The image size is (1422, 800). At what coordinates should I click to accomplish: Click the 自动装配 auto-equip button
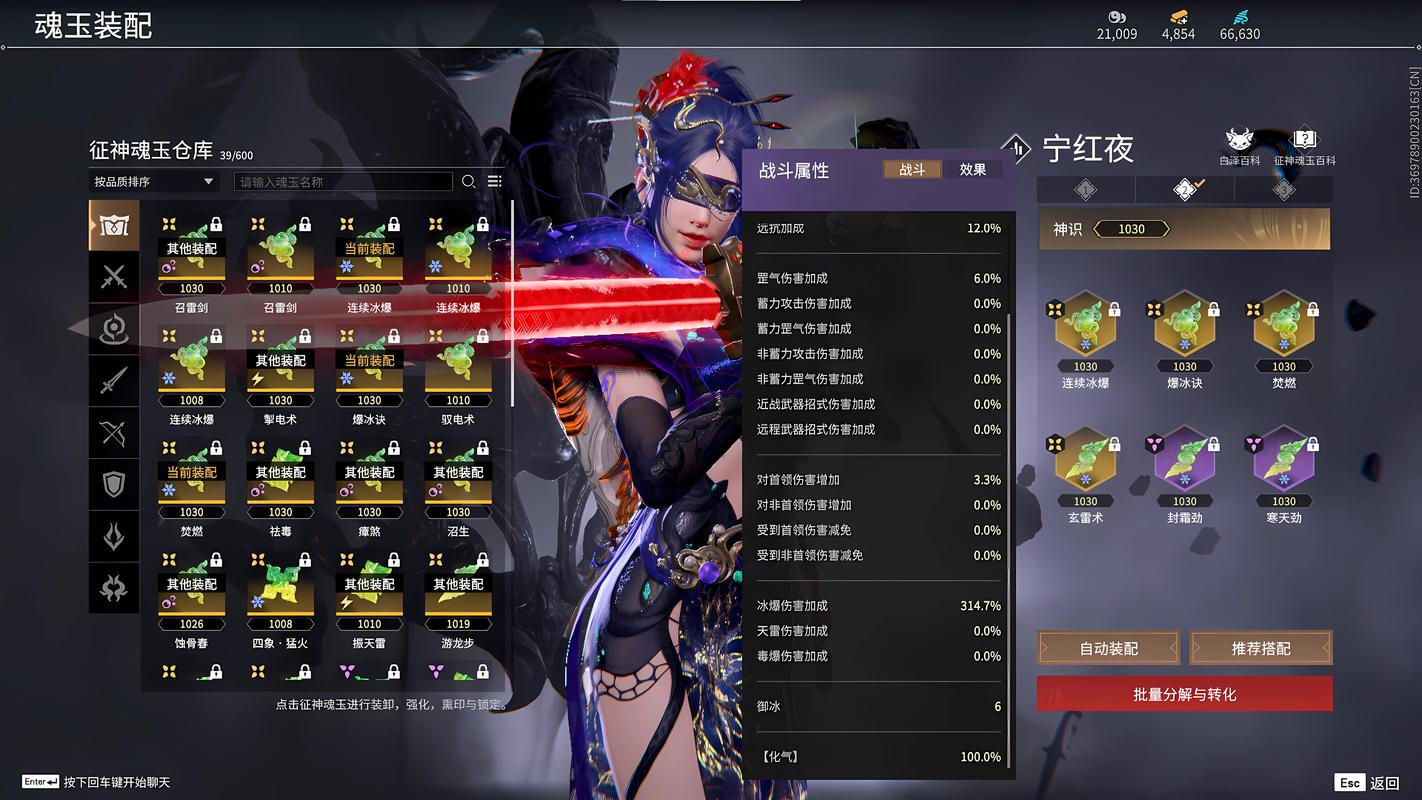pyautogui.click(x=1108, y=648)
